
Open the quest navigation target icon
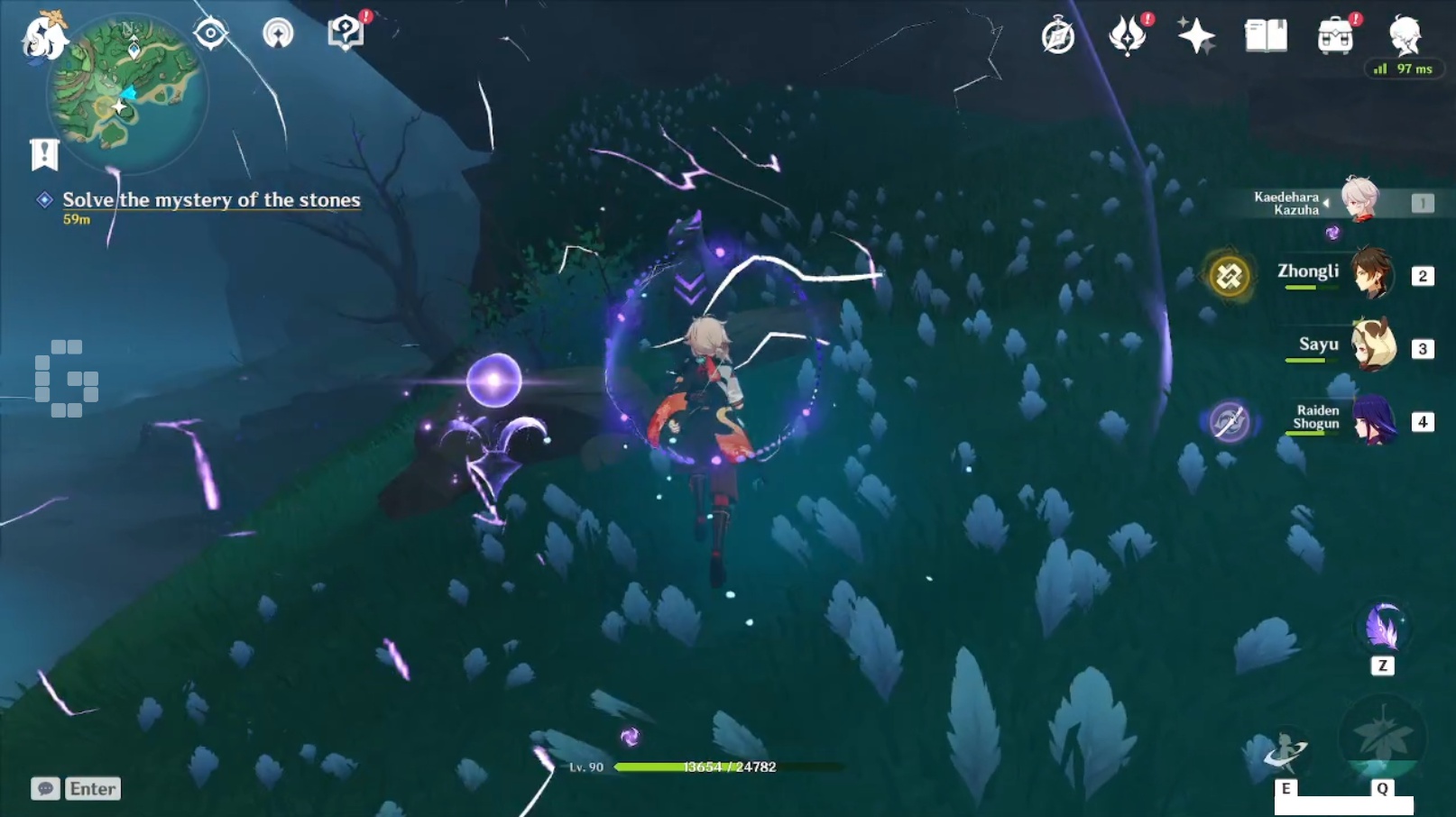coord(210,34)
